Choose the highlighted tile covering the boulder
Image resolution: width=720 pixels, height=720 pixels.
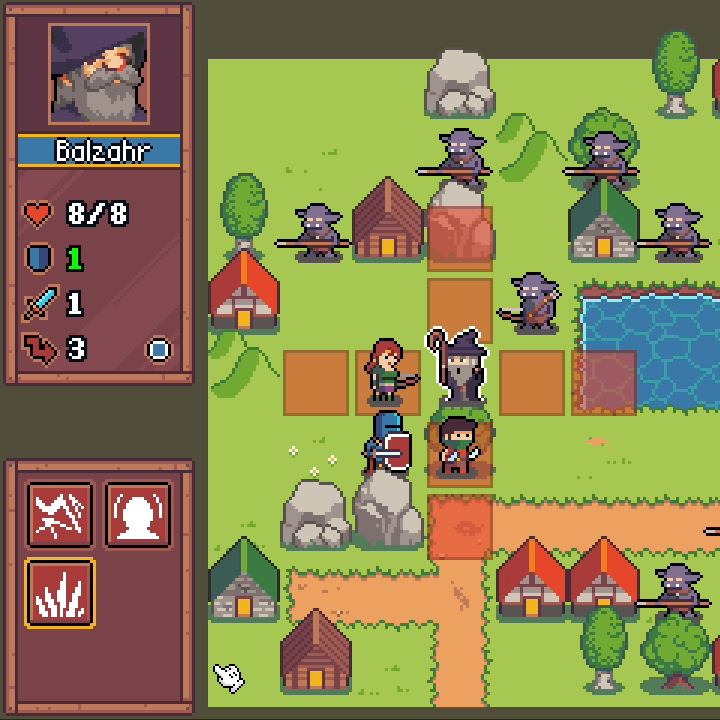pyautogui.click(x=460, y=238)
